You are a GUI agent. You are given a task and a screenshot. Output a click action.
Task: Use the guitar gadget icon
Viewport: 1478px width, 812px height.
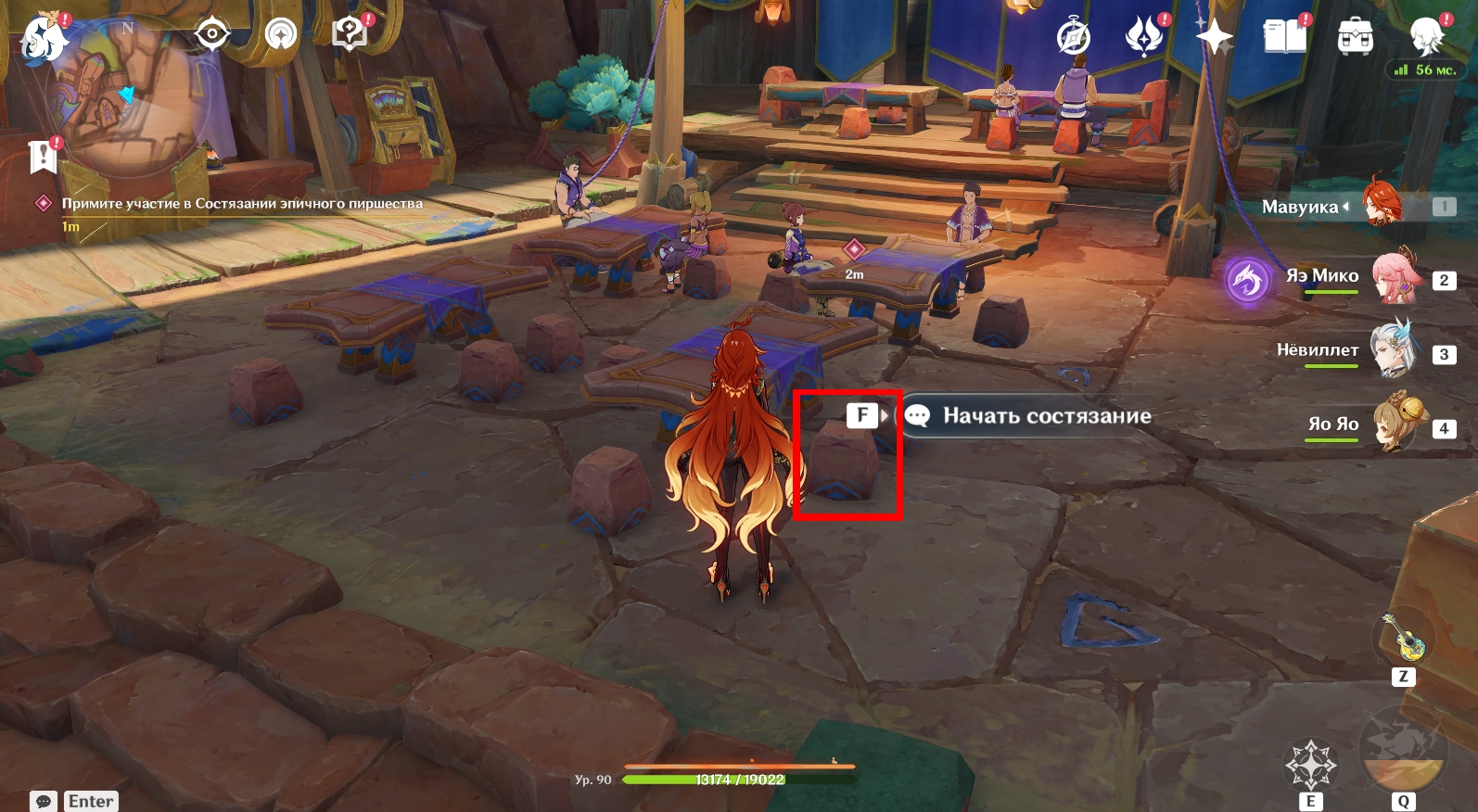1403,638
